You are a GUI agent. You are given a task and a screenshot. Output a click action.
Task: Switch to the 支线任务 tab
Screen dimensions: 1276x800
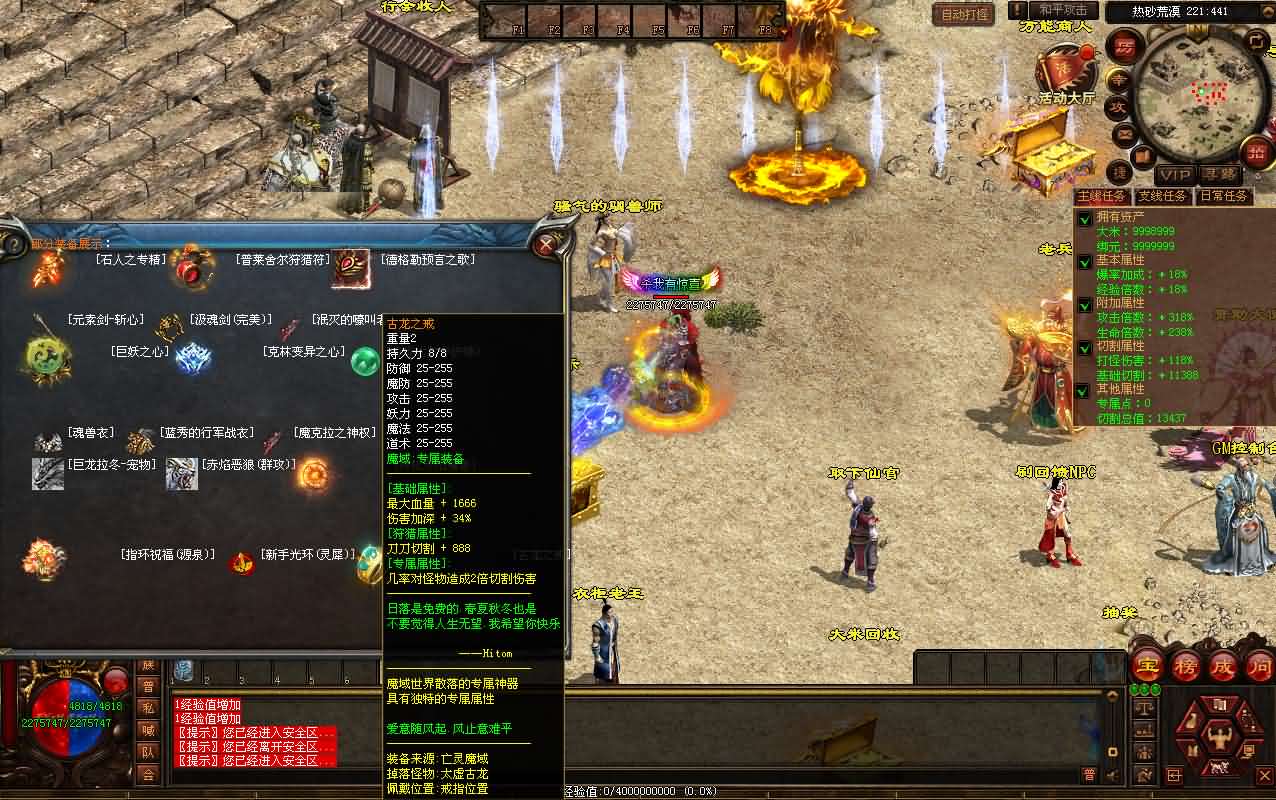tap(1163, 196)
